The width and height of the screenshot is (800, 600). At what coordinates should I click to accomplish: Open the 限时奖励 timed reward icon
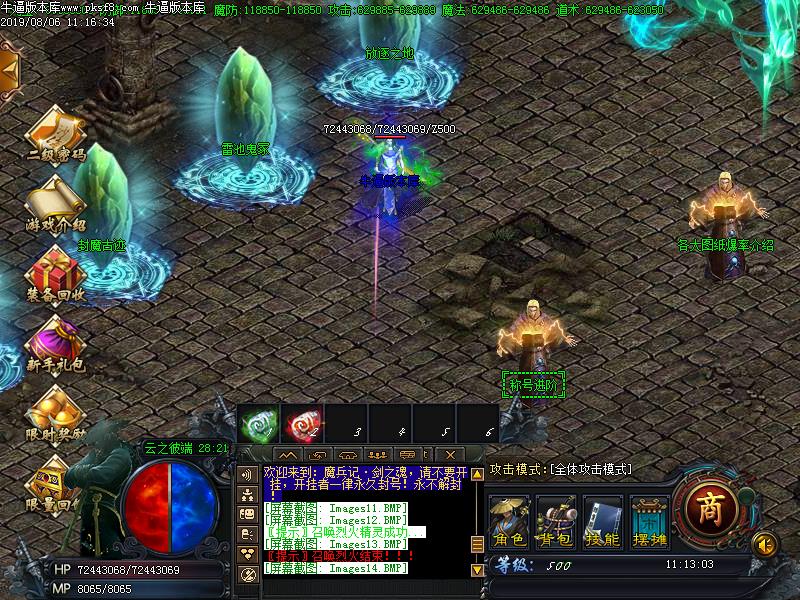tap(55, 410)
